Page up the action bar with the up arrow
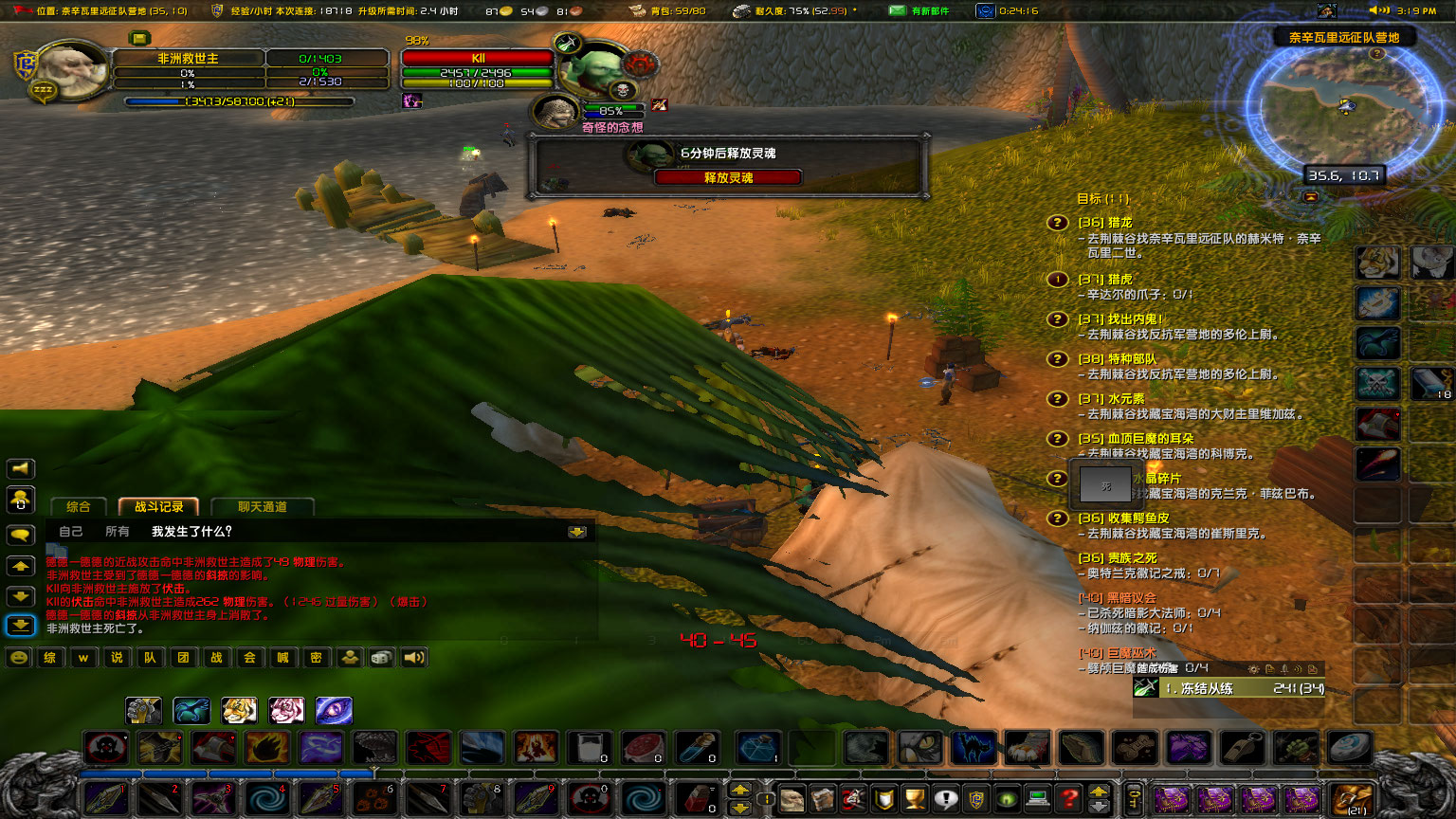 pyautogui.click(x=740, y=791)
